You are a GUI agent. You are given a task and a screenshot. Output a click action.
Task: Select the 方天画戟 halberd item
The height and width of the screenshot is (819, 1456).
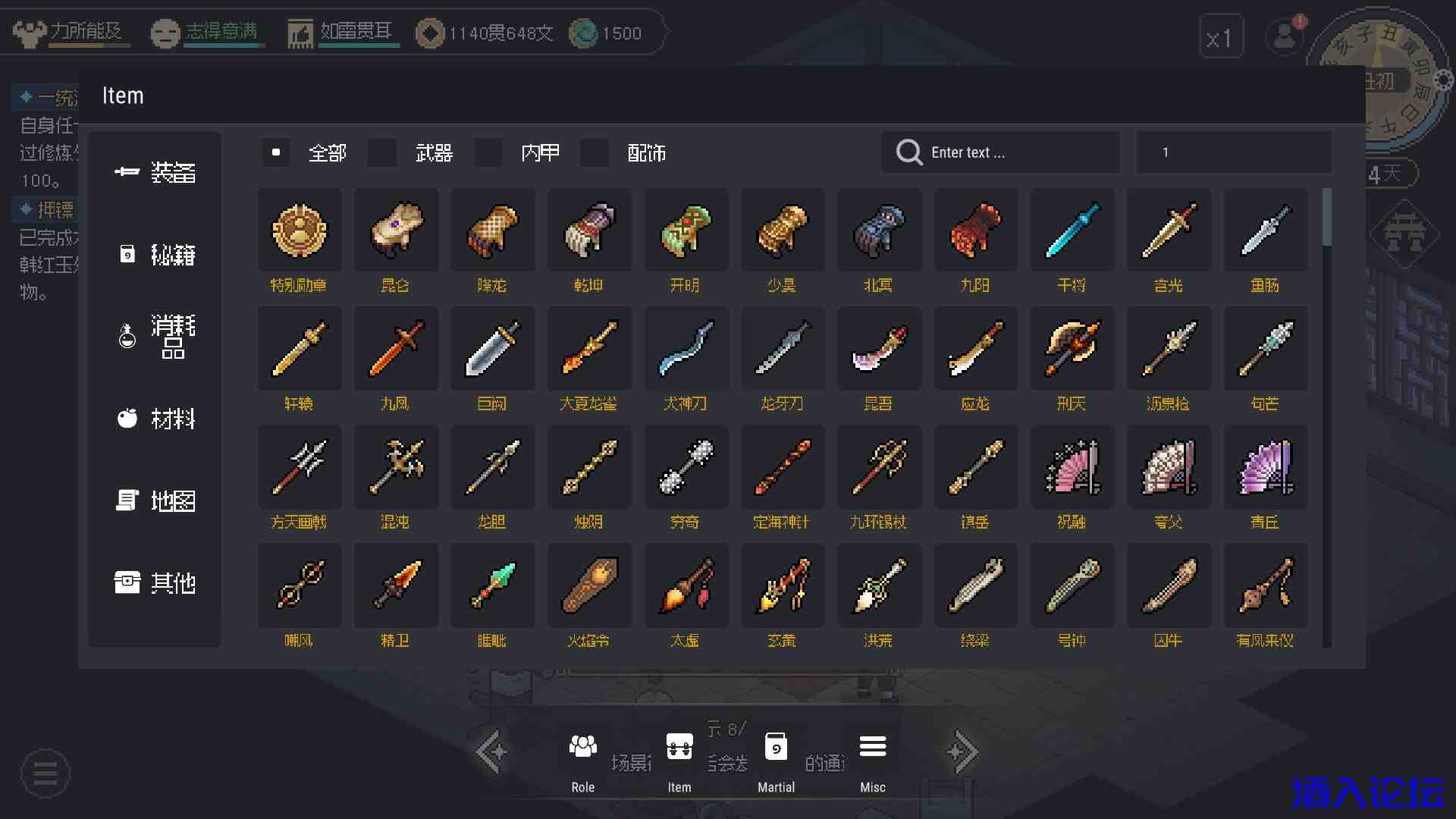[x=300, y=467]
